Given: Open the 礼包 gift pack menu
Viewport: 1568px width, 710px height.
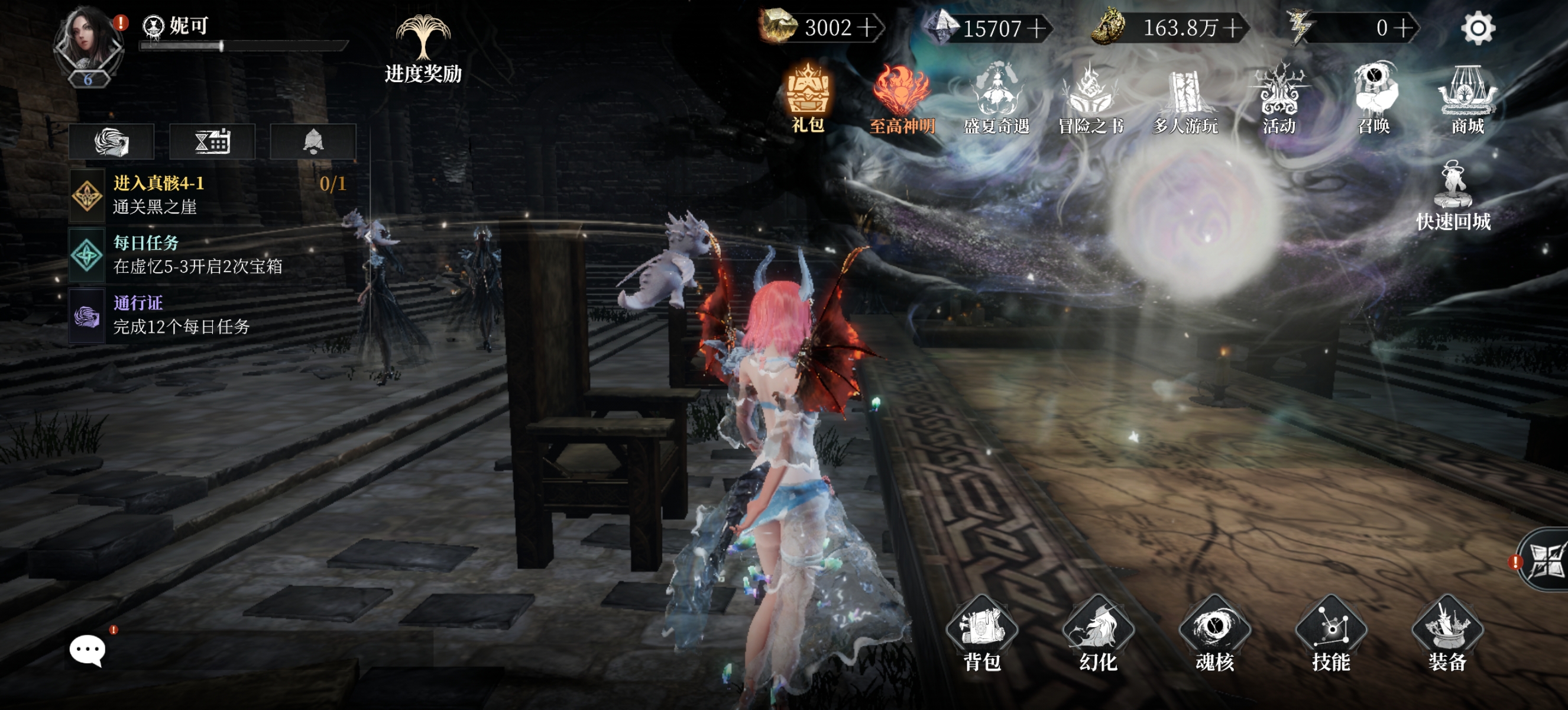Looking at the screenshot, I should click(808, 98).
